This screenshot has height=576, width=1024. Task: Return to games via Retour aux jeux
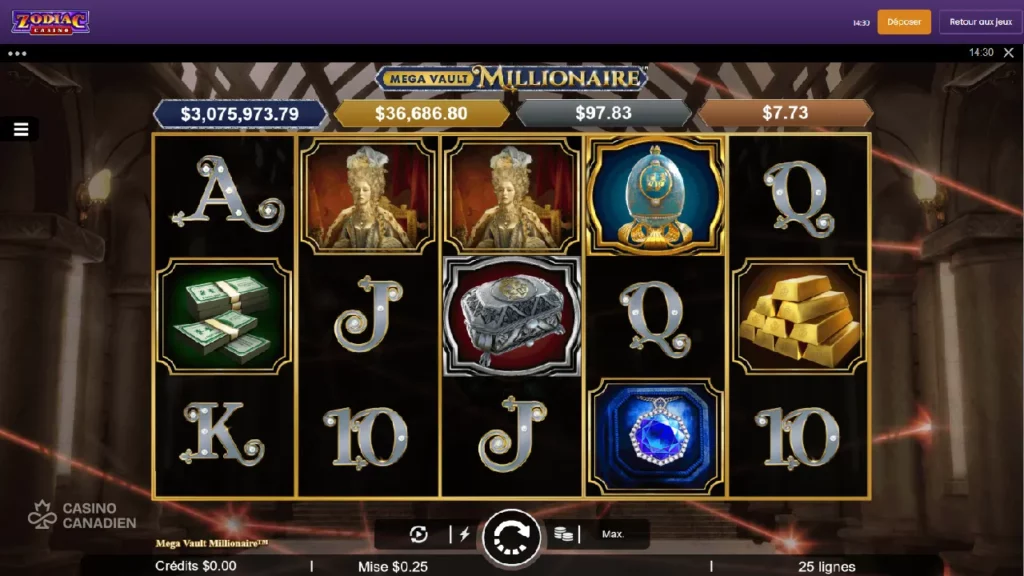pyautogui.click(x=980, y=22)
